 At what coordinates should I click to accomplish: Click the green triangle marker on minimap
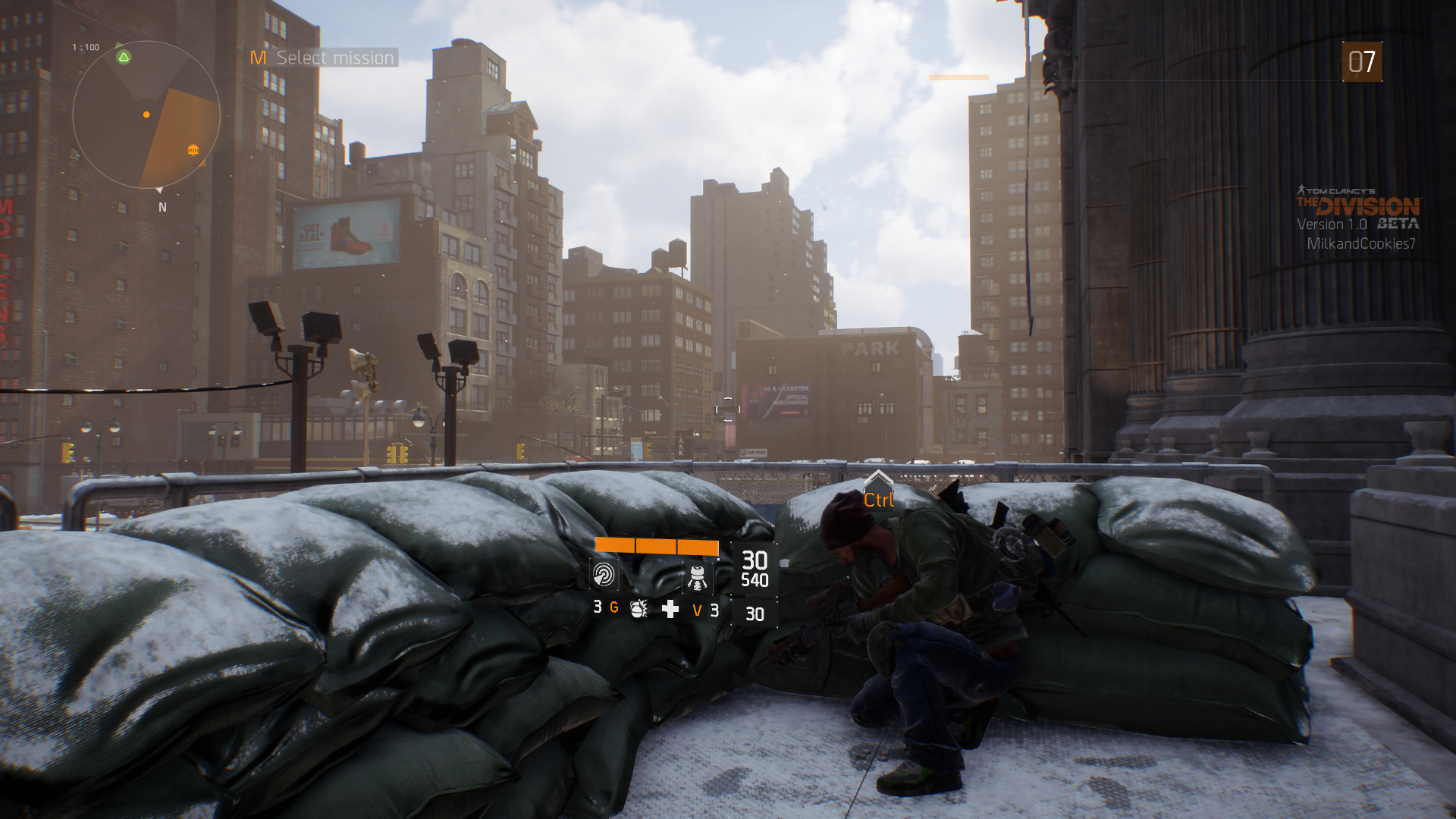[x=124, y=57]
